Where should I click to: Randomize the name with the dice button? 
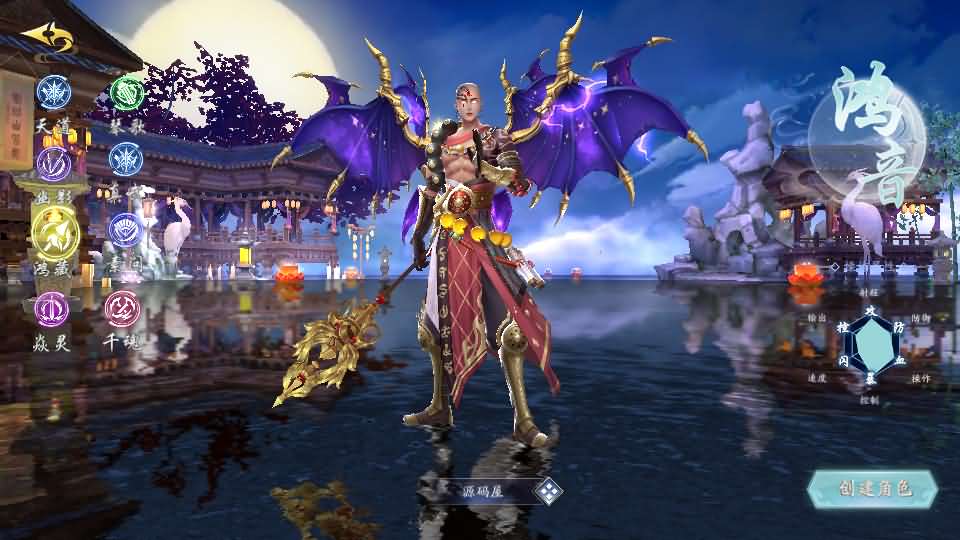[x=547, y=491]
